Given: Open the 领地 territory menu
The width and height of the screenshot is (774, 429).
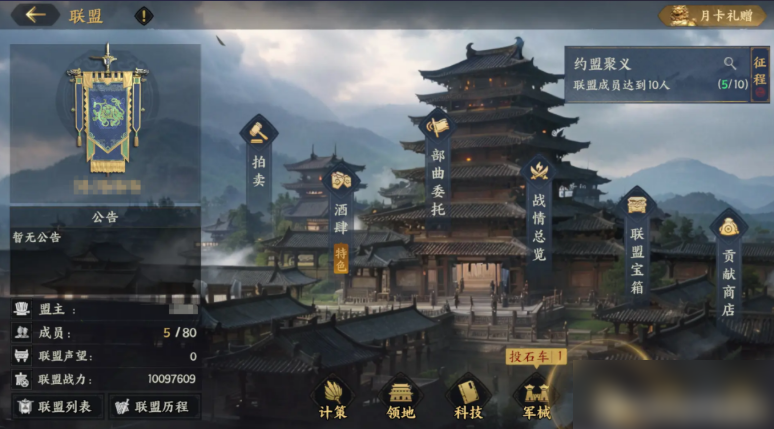Looking at the screenshot, I should (x=400, y=398).
